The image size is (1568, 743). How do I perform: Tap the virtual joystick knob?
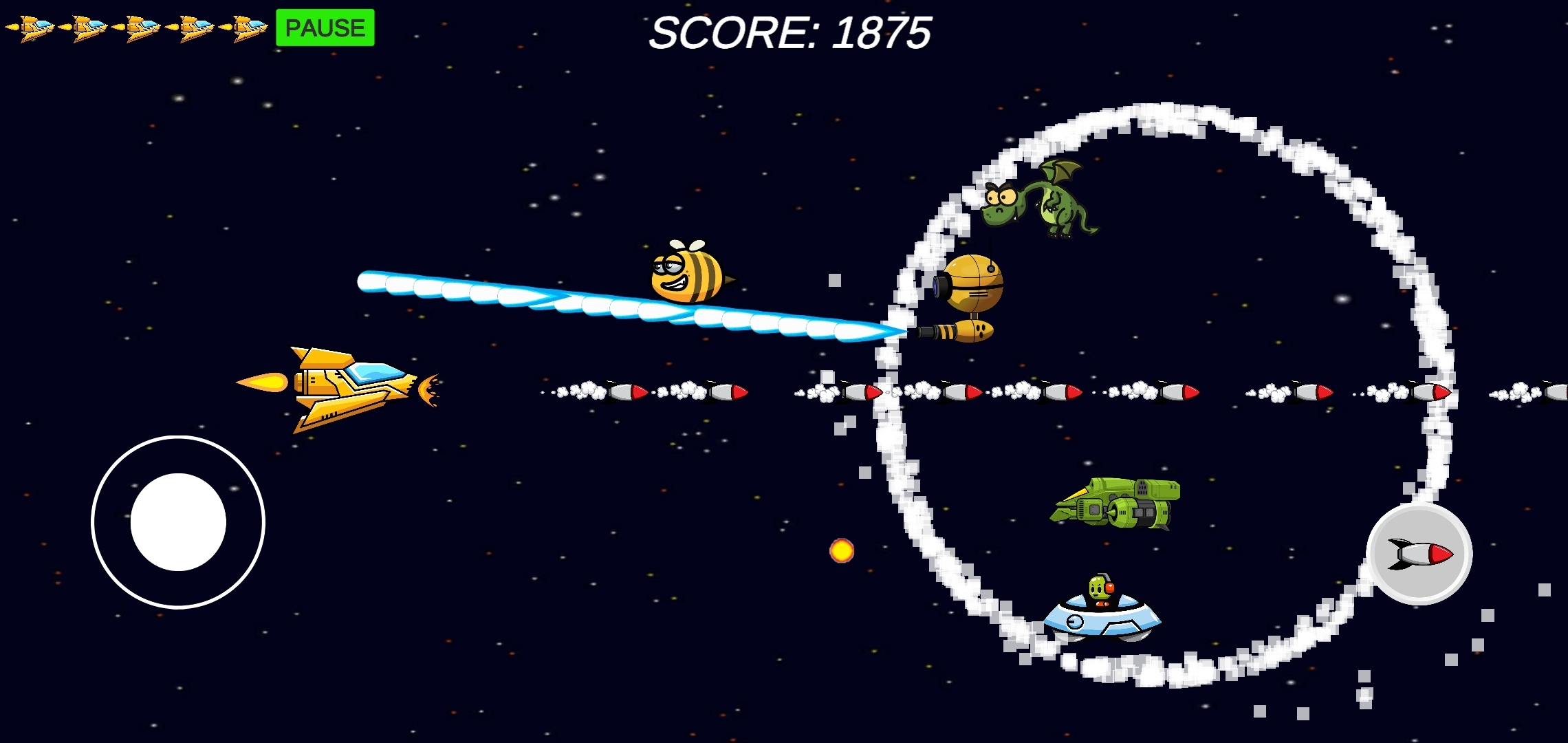(177, 523)
